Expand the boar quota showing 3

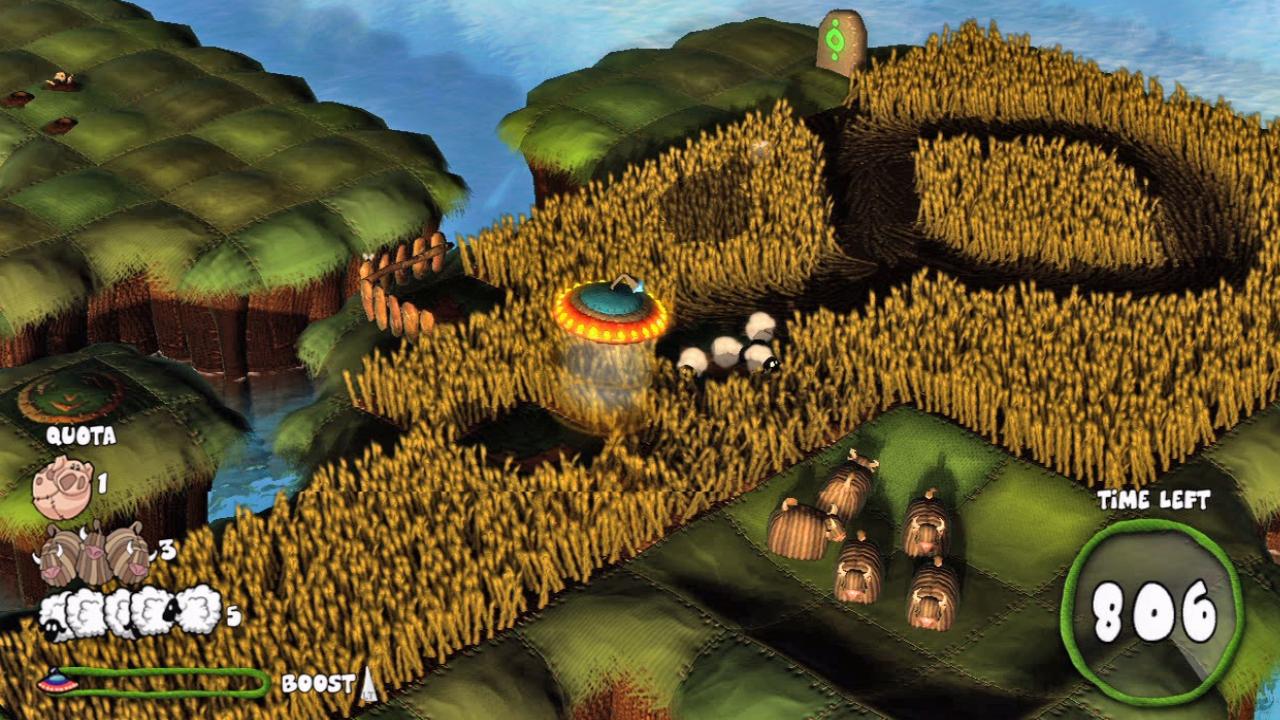click(x=167, y=548)
